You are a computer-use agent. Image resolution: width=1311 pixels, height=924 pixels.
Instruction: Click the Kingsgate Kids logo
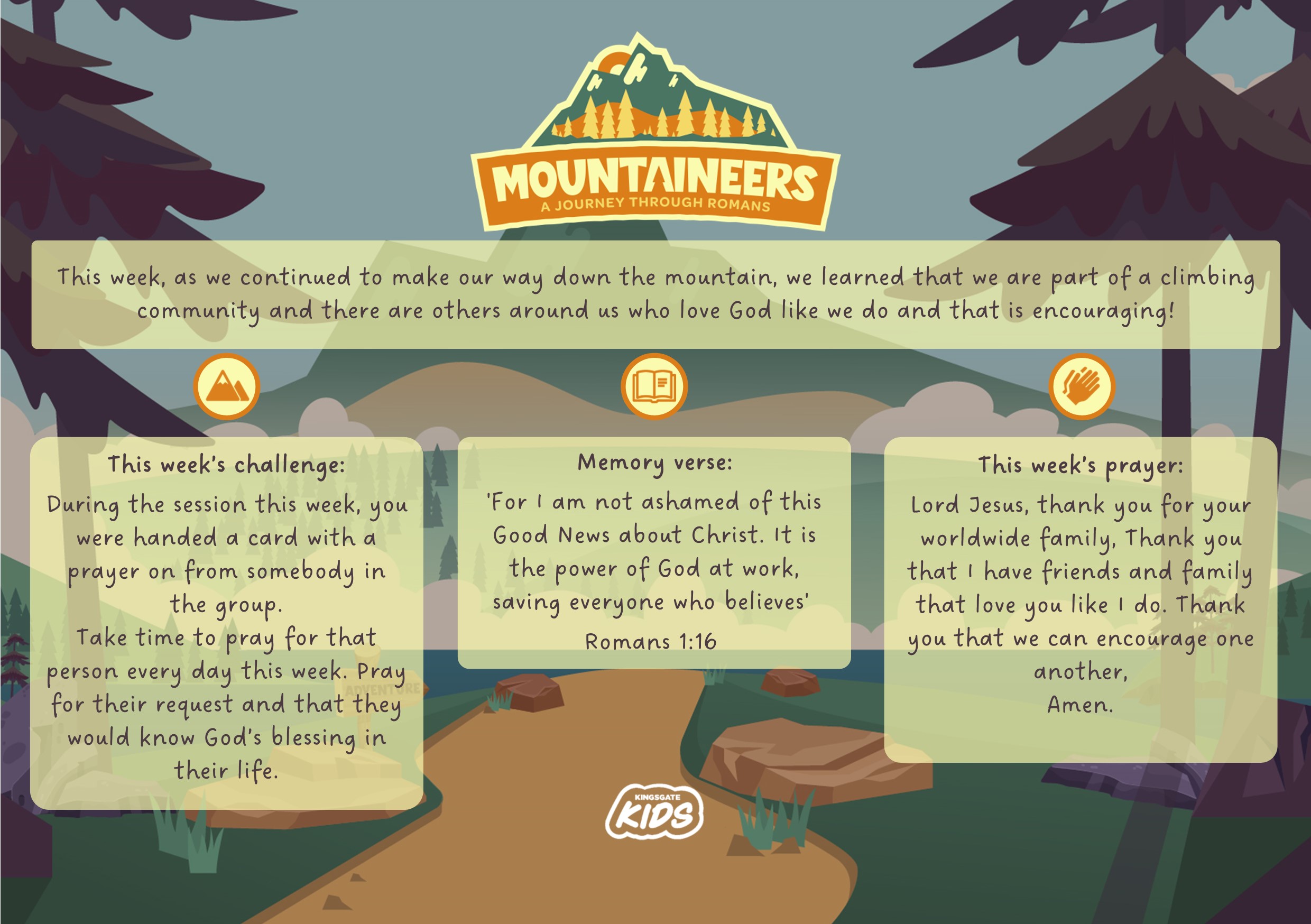point(654,811)
